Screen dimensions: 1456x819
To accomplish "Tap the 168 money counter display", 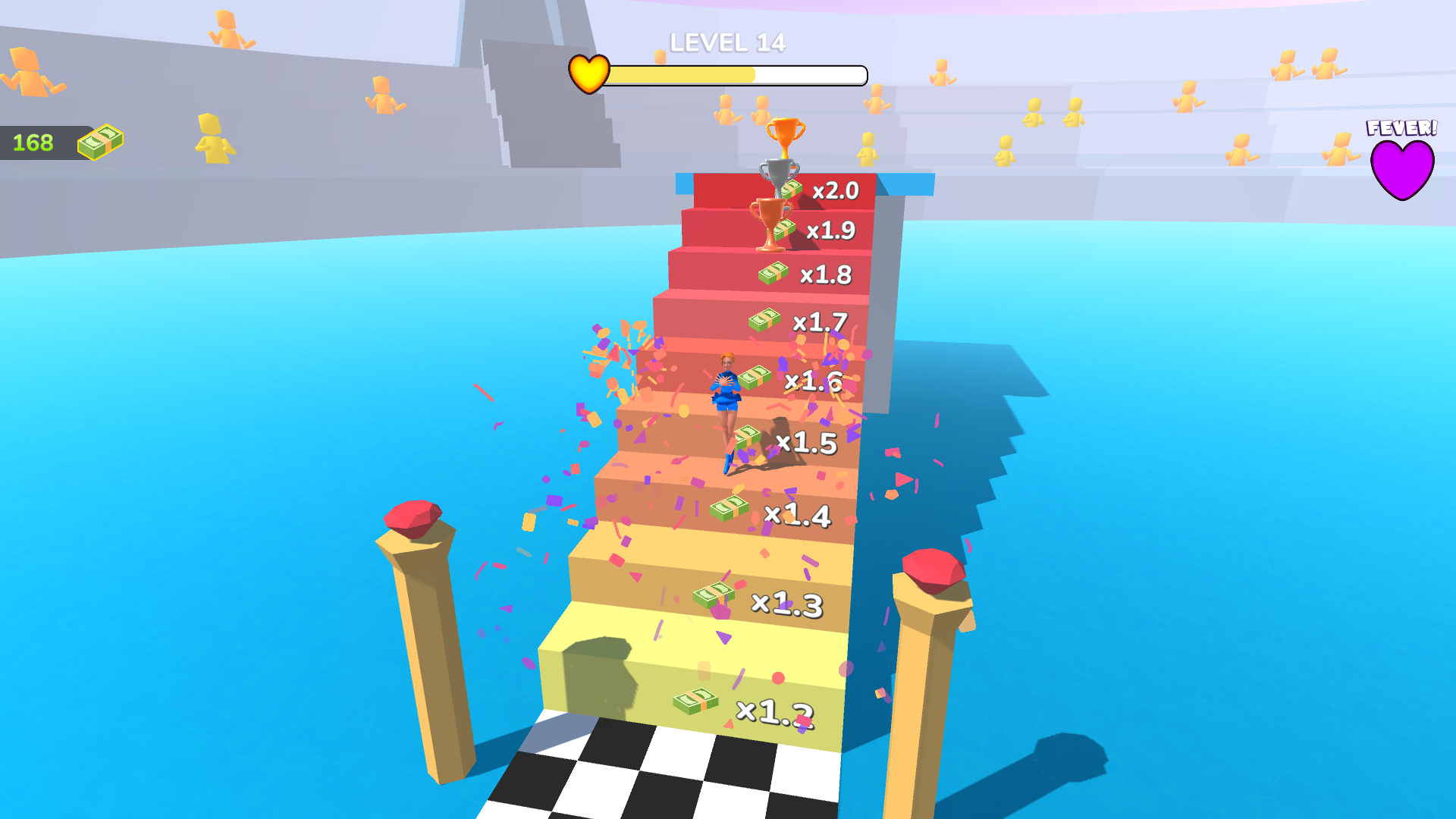I will tap(32, 140).
